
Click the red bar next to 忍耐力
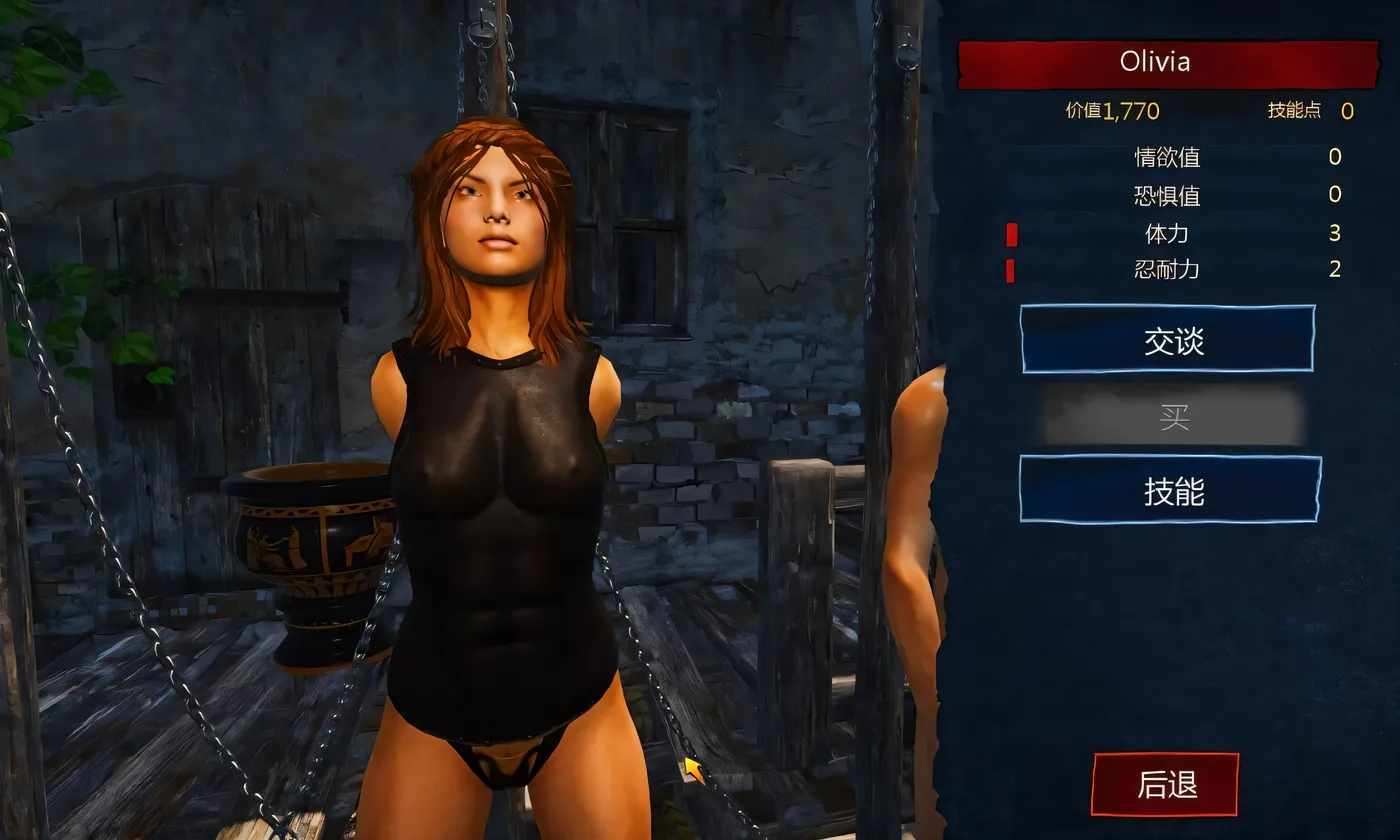[1012, 269]
